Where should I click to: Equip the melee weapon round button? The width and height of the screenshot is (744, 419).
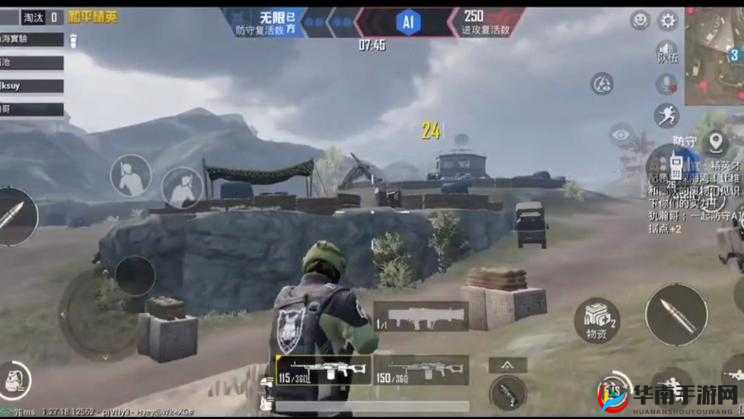pyautogui.click(x=508, y=392)
